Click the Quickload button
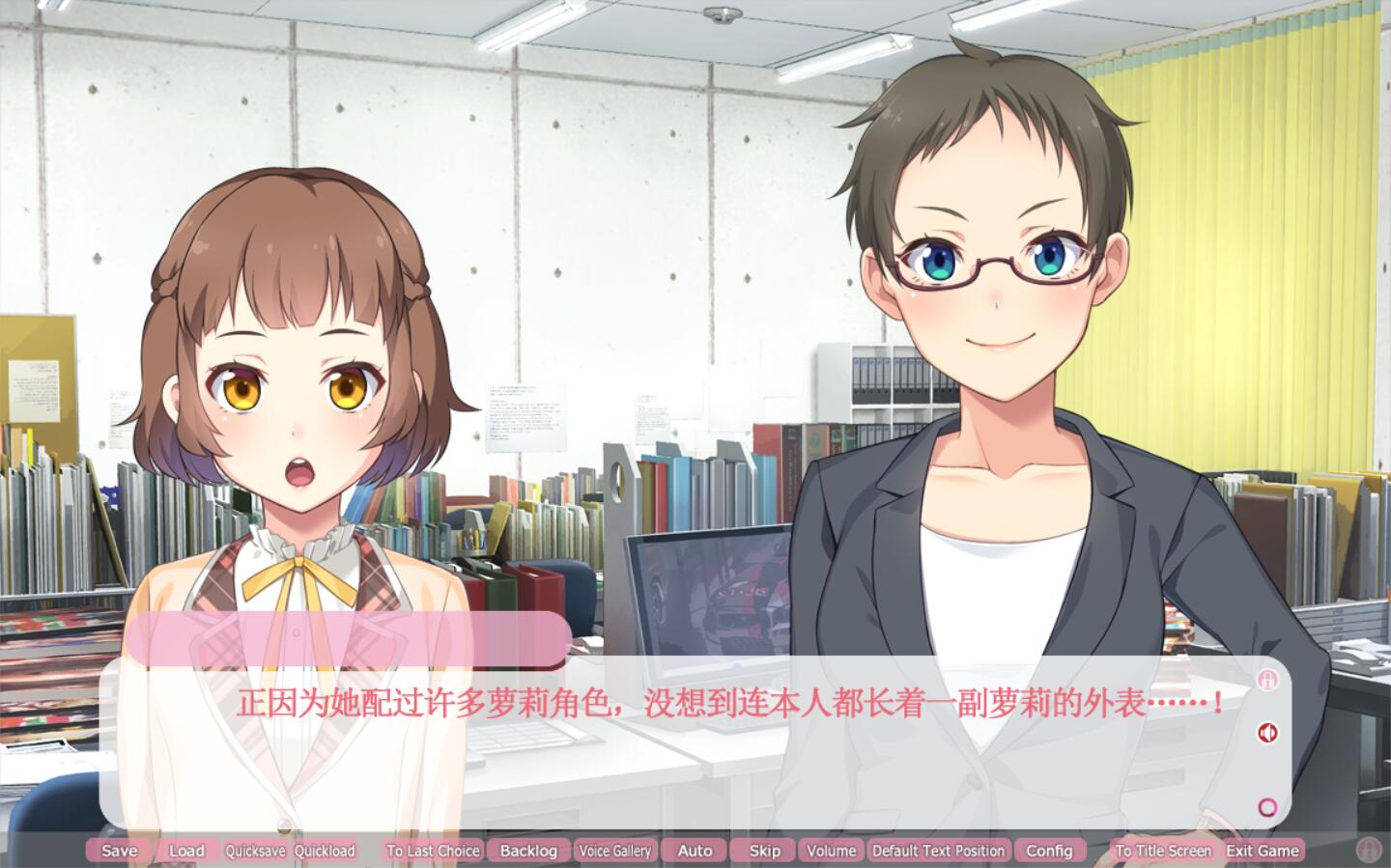This screenshot has width=1391, height=868. [x=325, y=851]
